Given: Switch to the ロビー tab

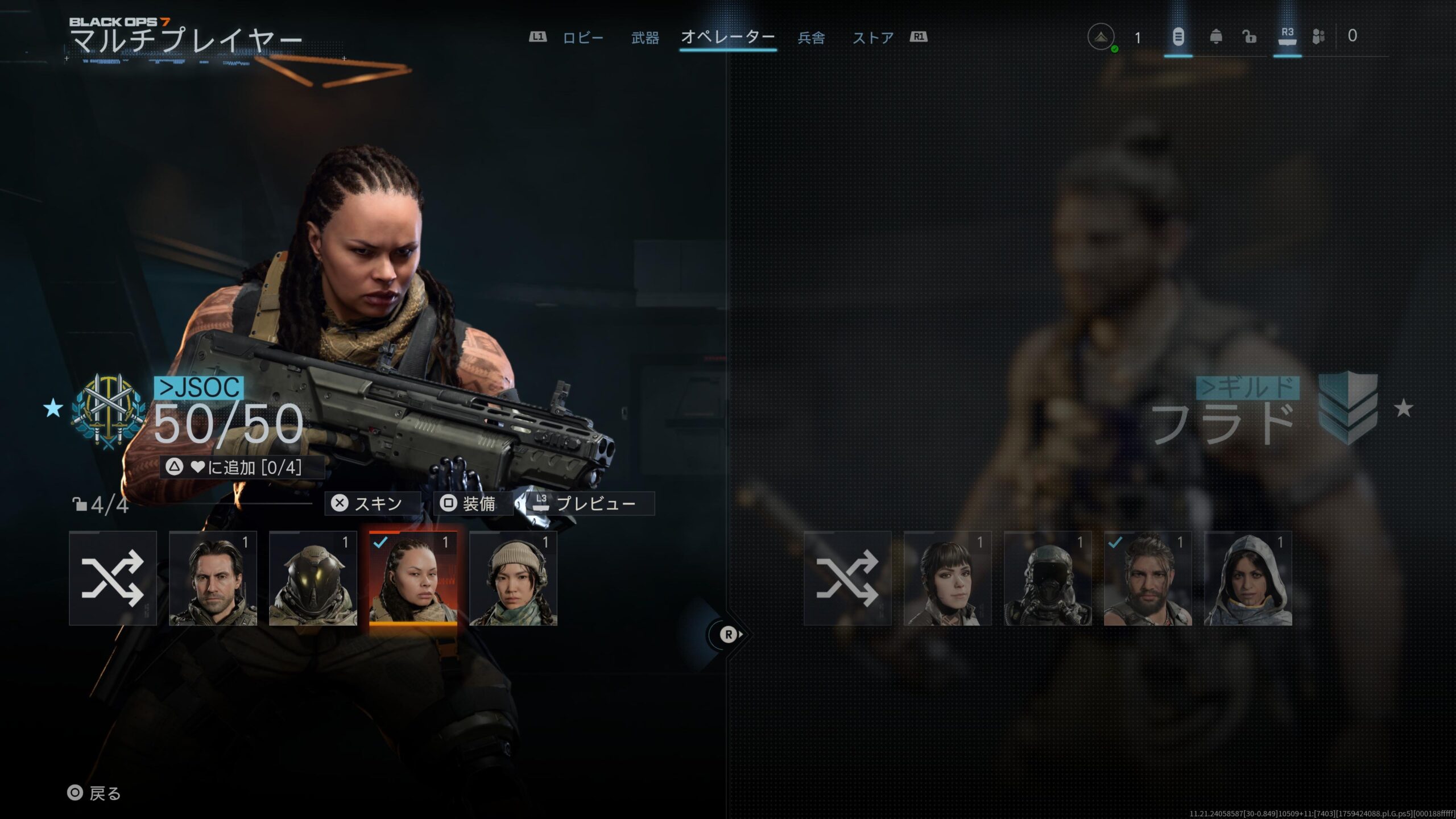Looking at the screenshot, I should (582, 38).
